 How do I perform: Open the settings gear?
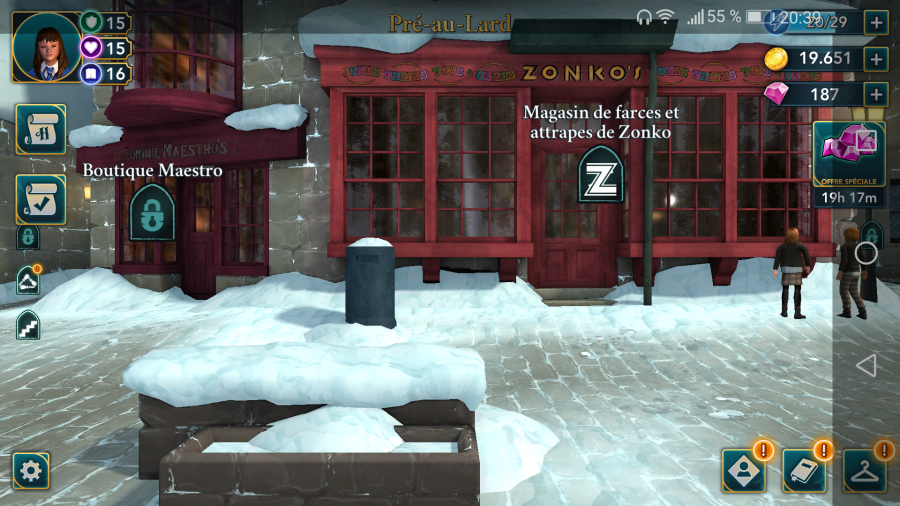(x=31, y=470)
